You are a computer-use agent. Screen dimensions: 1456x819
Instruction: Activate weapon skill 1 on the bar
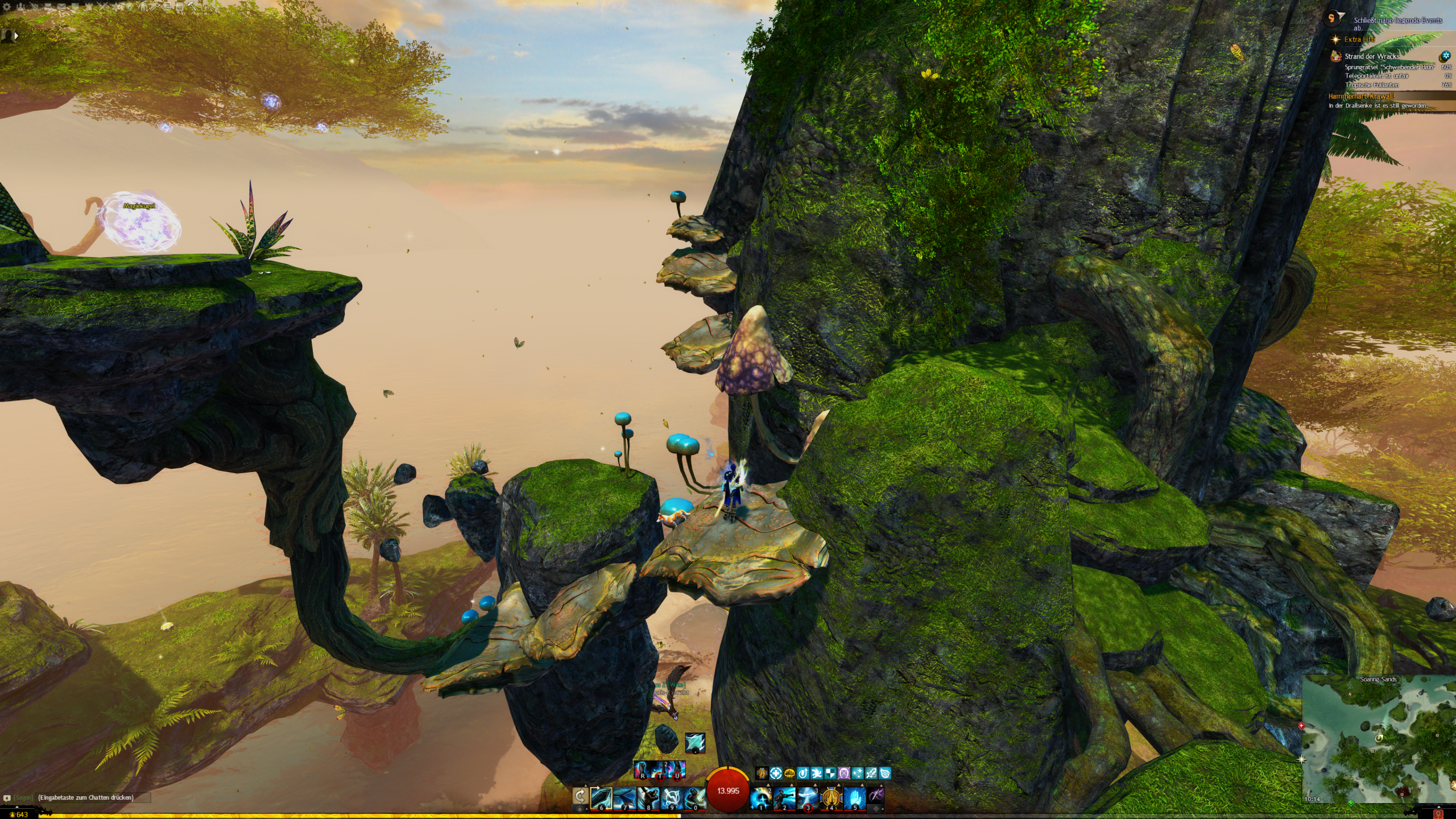(760, 798)
